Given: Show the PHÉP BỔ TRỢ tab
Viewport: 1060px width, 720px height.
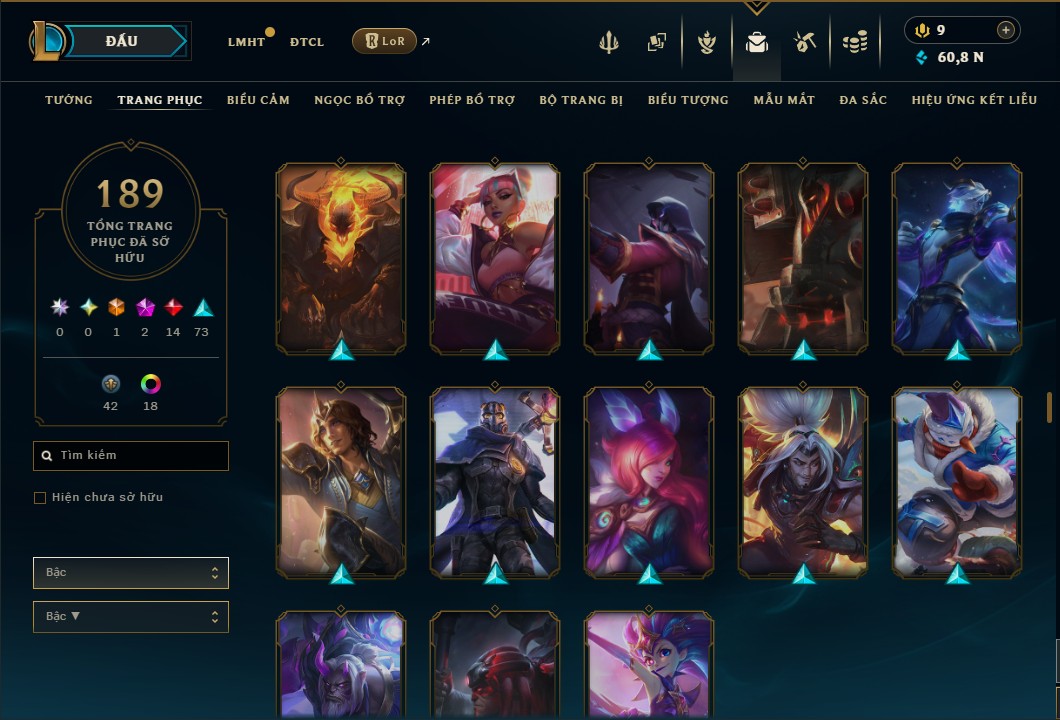Looking at the screenshot, I should pyautogui.click(x=472, y=100).
